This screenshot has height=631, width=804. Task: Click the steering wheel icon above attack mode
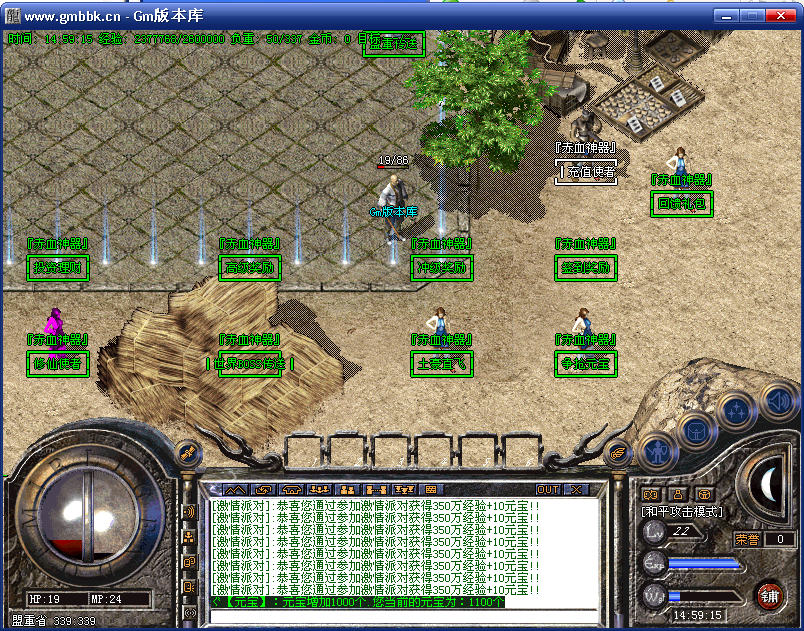[704, 493]
